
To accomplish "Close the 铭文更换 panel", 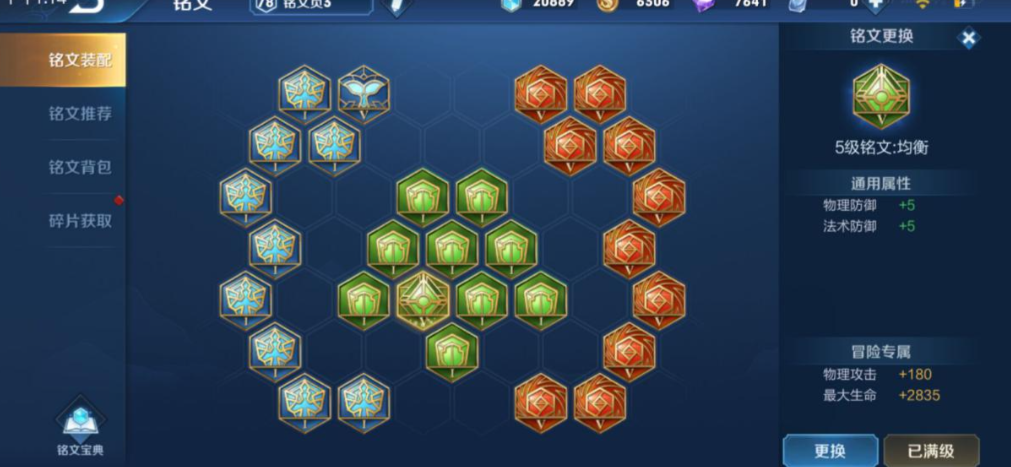I will click(968, 39).
